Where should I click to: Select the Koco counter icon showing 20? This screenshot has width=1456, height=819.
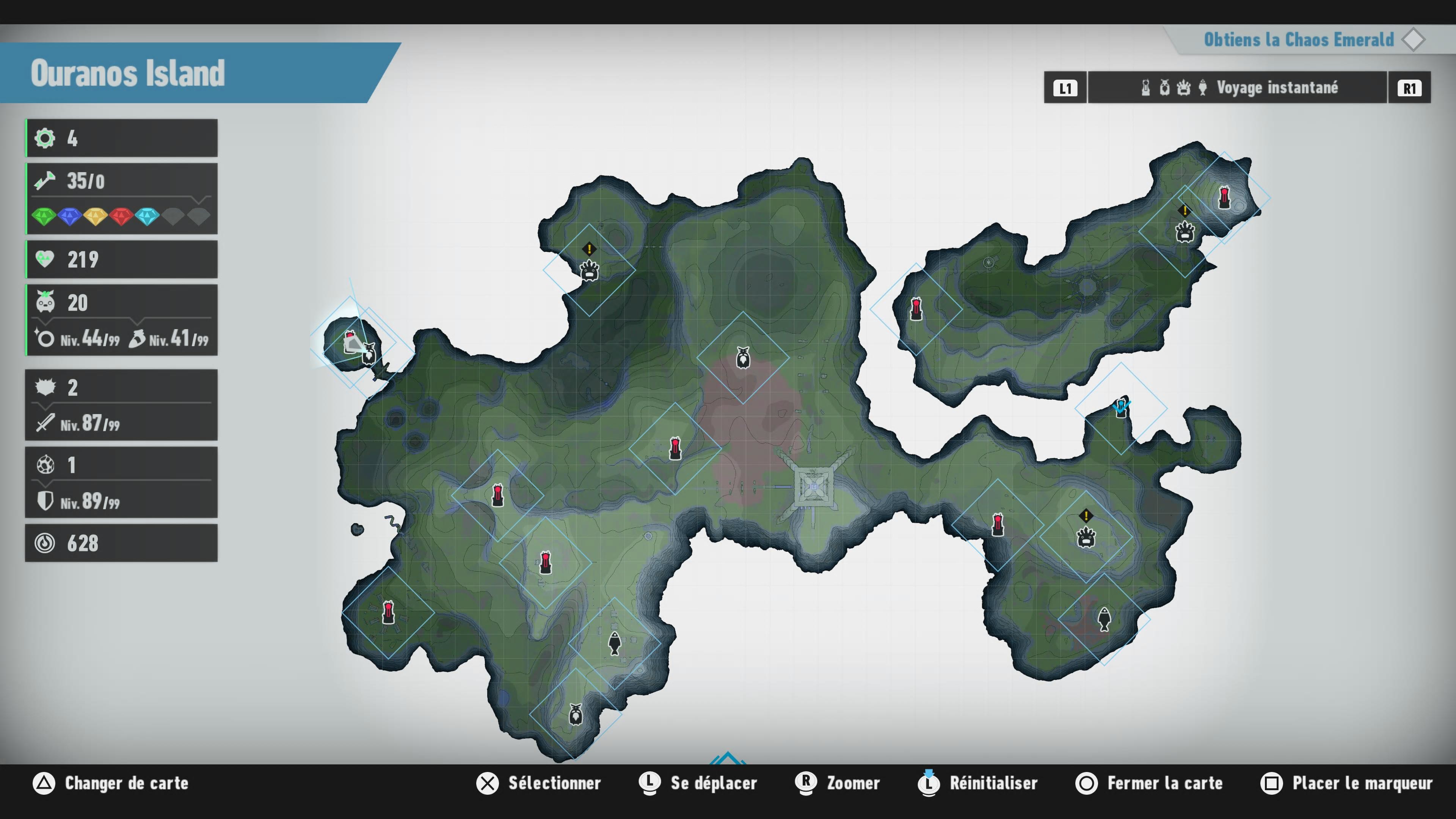point(45,302)
